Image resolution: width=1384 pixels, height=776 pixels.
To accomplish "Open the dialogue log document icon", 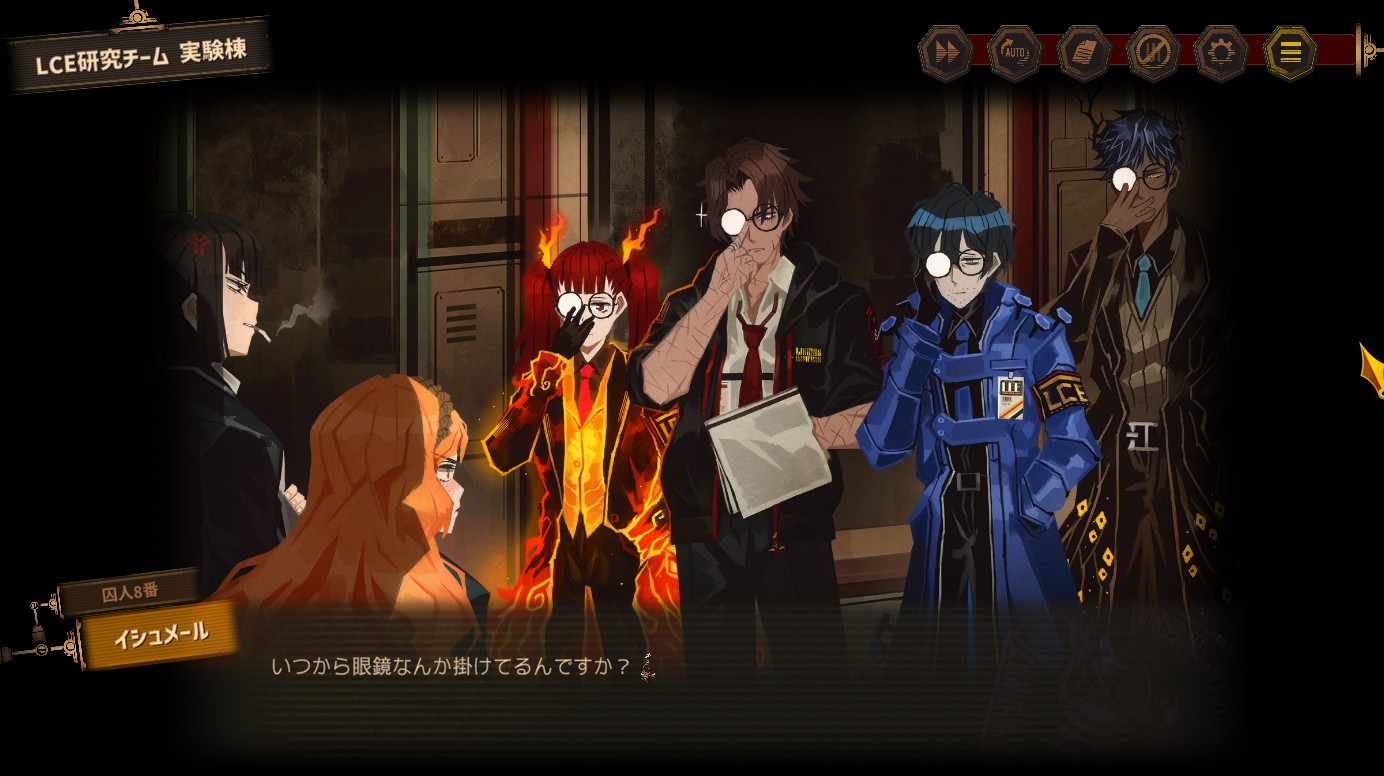I will point(1083,53).
